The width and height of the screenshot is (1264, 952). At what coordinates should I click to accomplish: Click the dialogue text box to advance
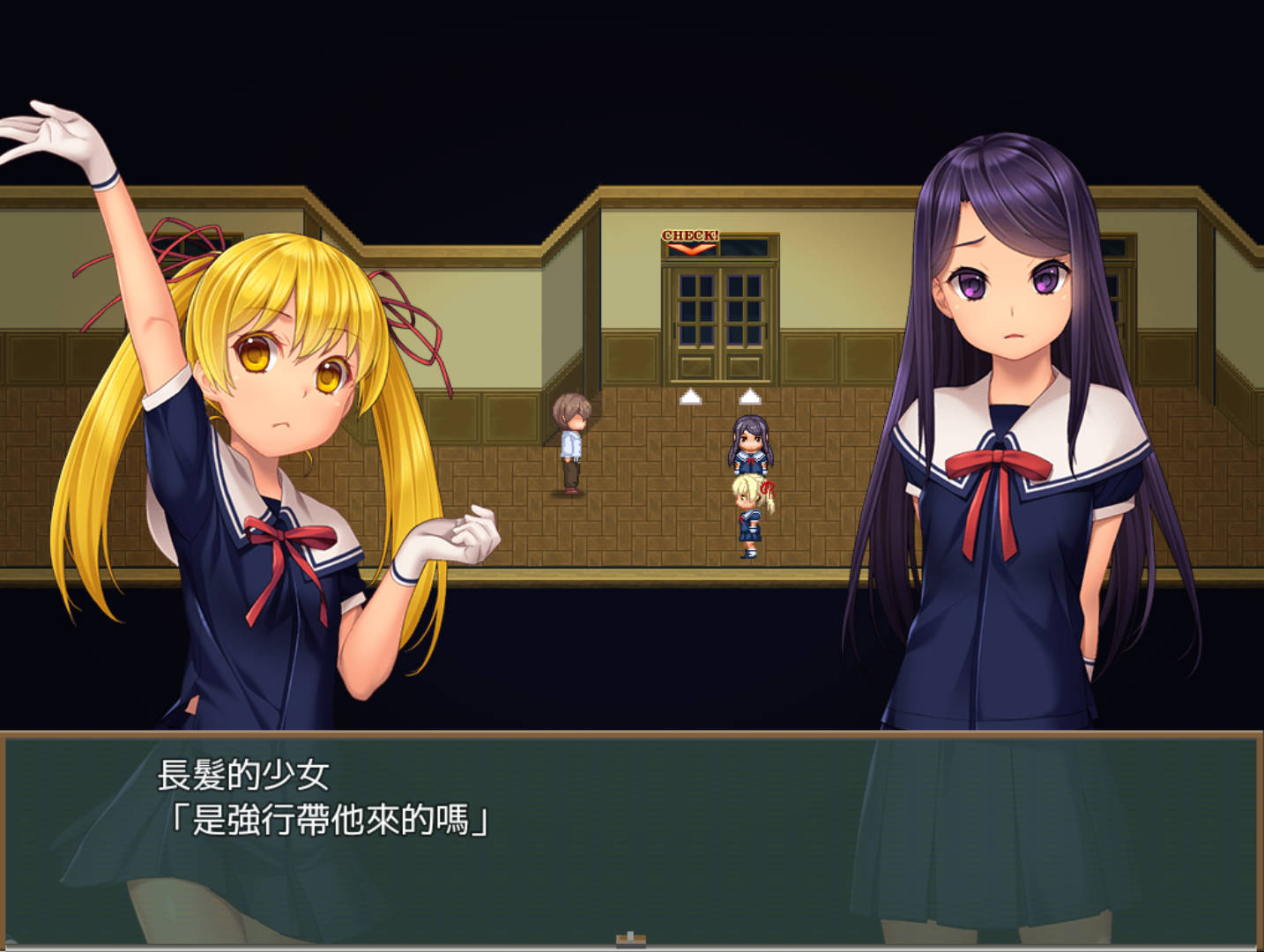point(617,820)
